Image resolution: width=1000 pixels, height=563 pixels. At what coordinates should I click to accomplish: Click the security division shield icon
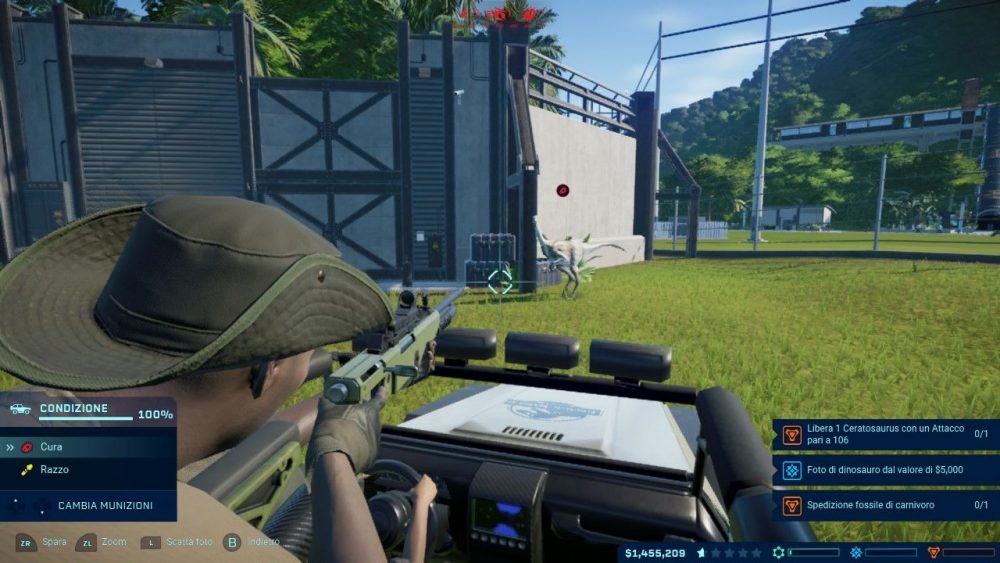[x=934, y=552]
